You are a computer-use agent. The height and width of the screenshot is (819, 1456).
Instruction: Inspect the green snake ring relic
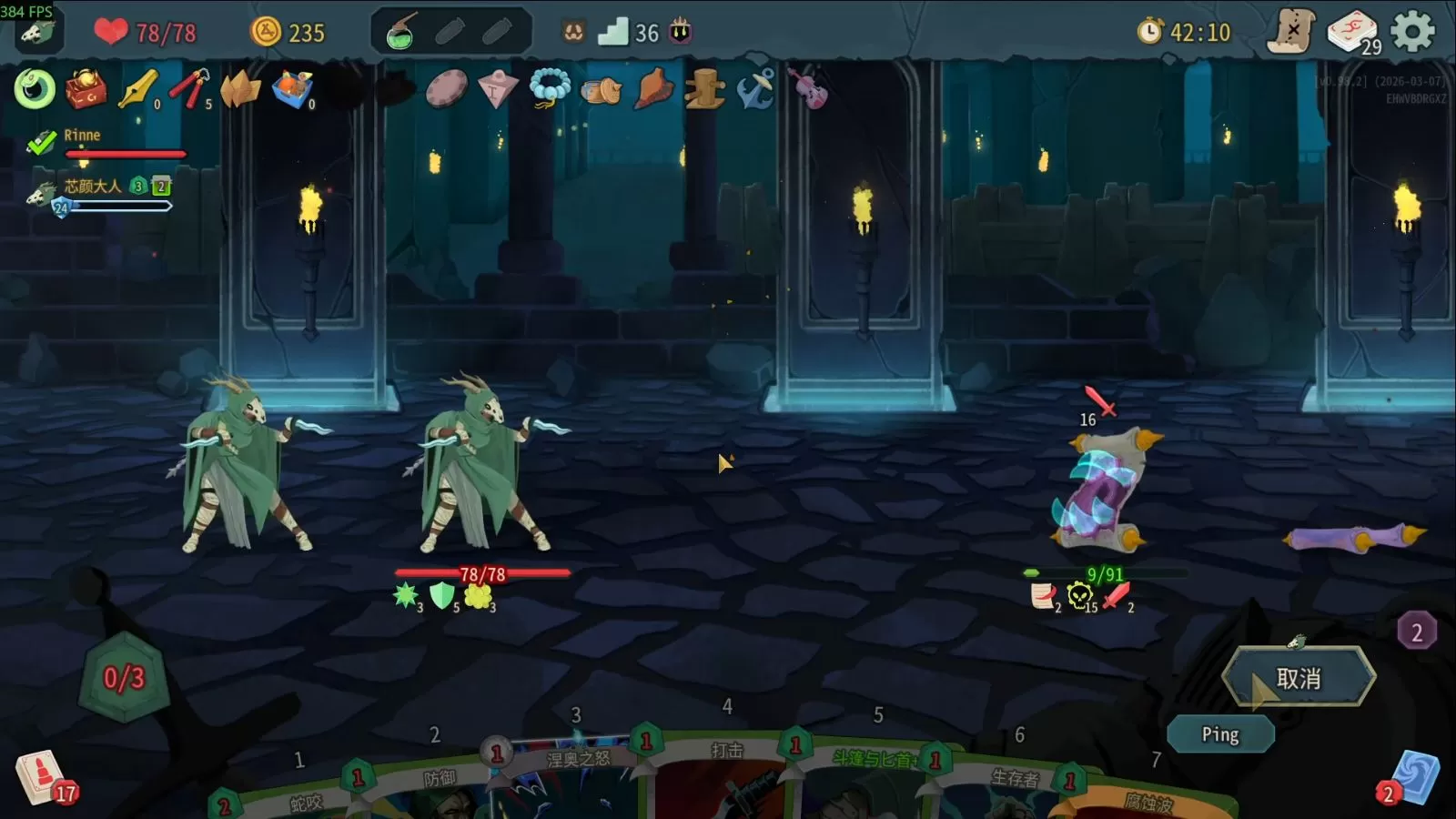(35, 89)
